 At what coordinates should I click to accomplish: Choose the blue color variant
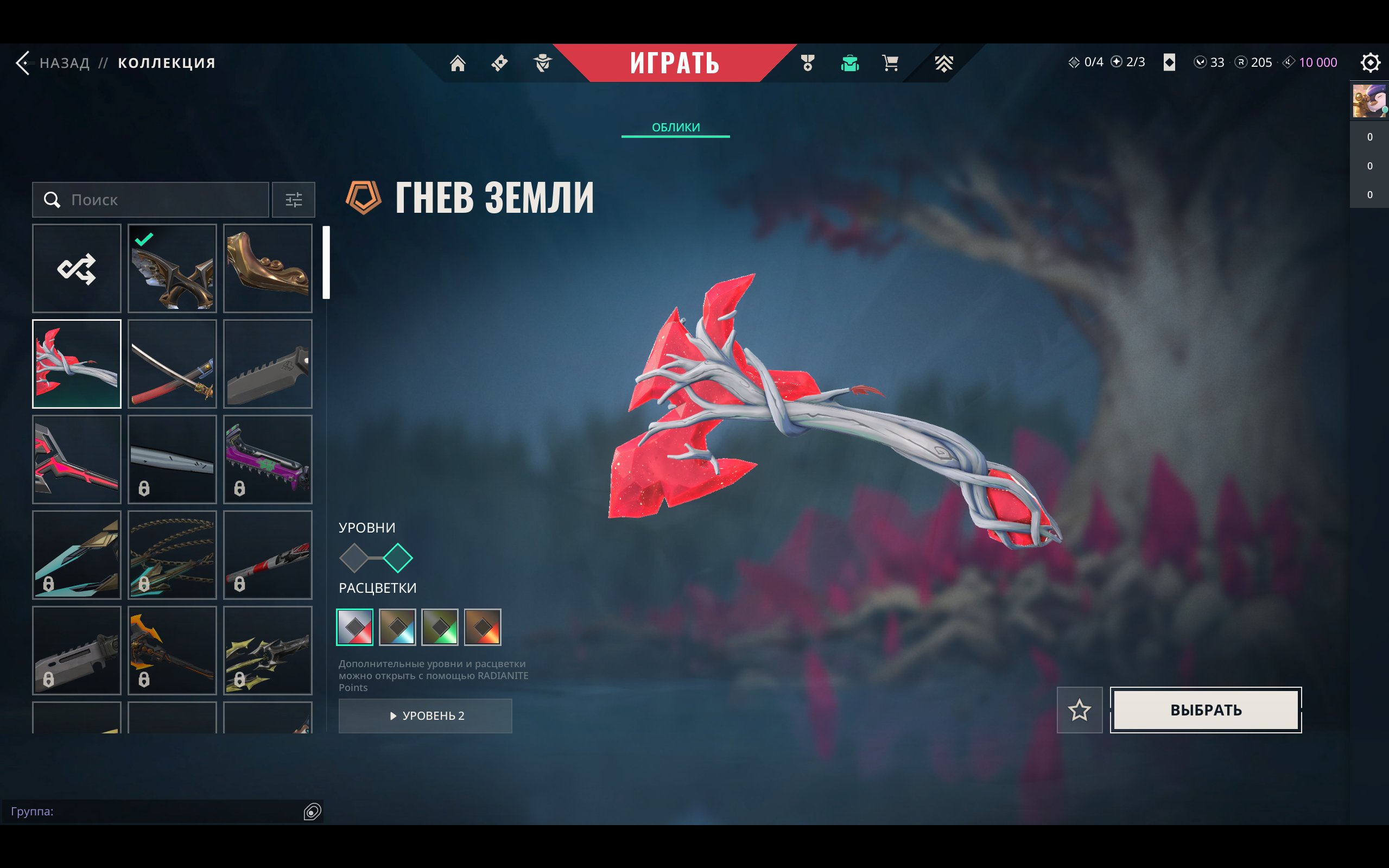click(x=397, y=627)
